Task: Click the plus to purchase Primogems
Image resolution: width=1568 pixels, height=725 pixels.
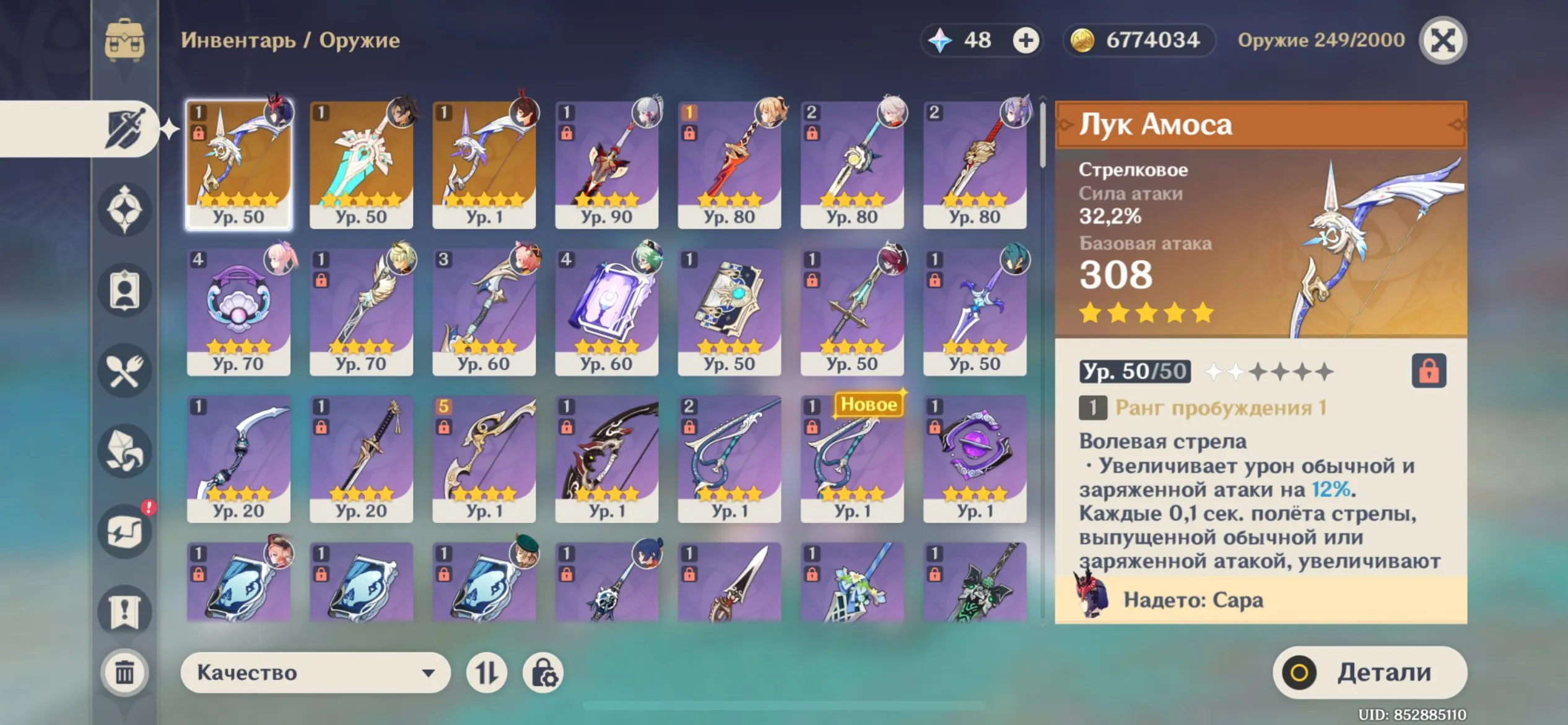Action: [x=1026, y=41]
